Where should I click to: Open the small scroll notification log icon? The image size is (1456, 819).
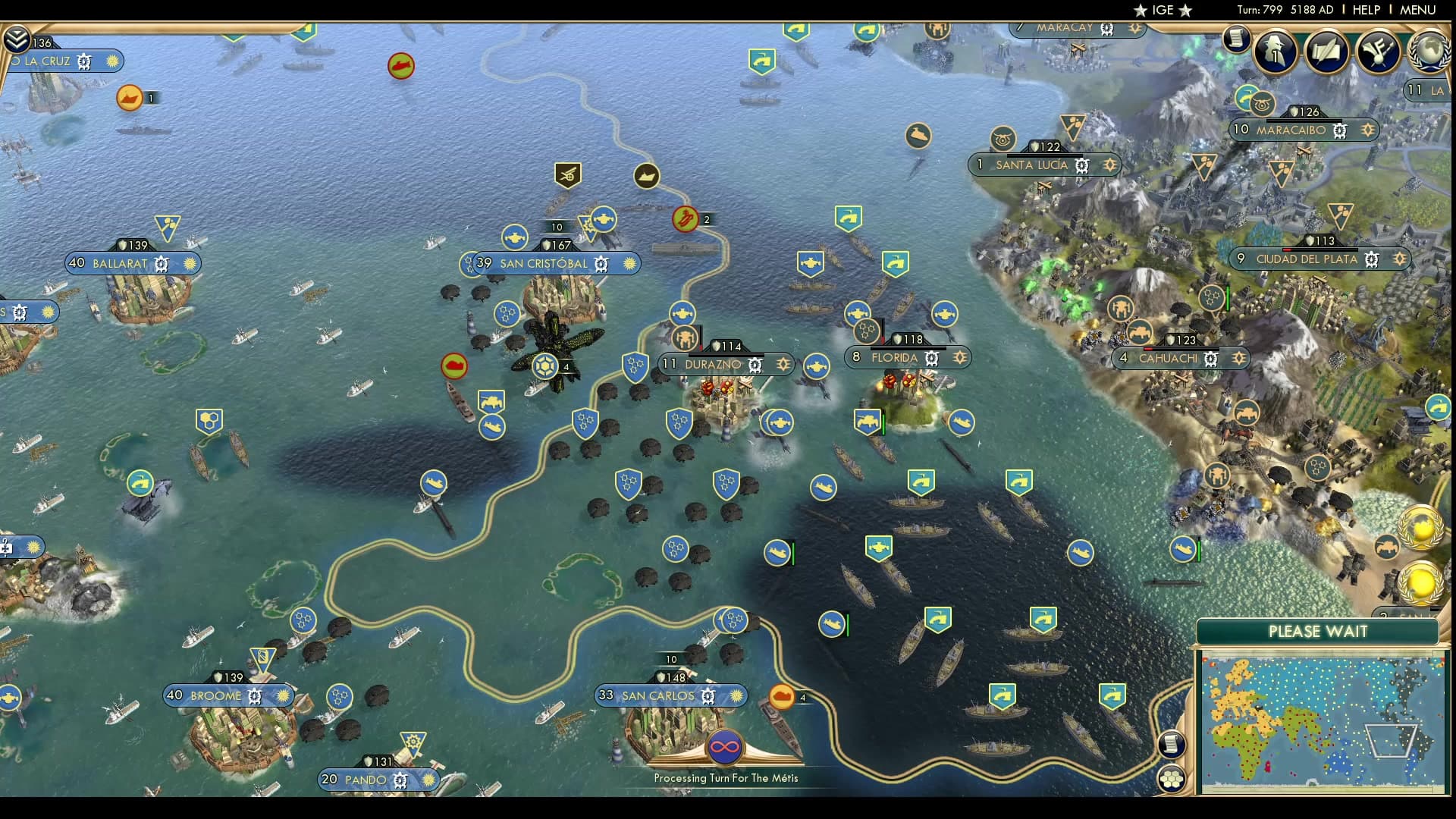point(1236,38)
